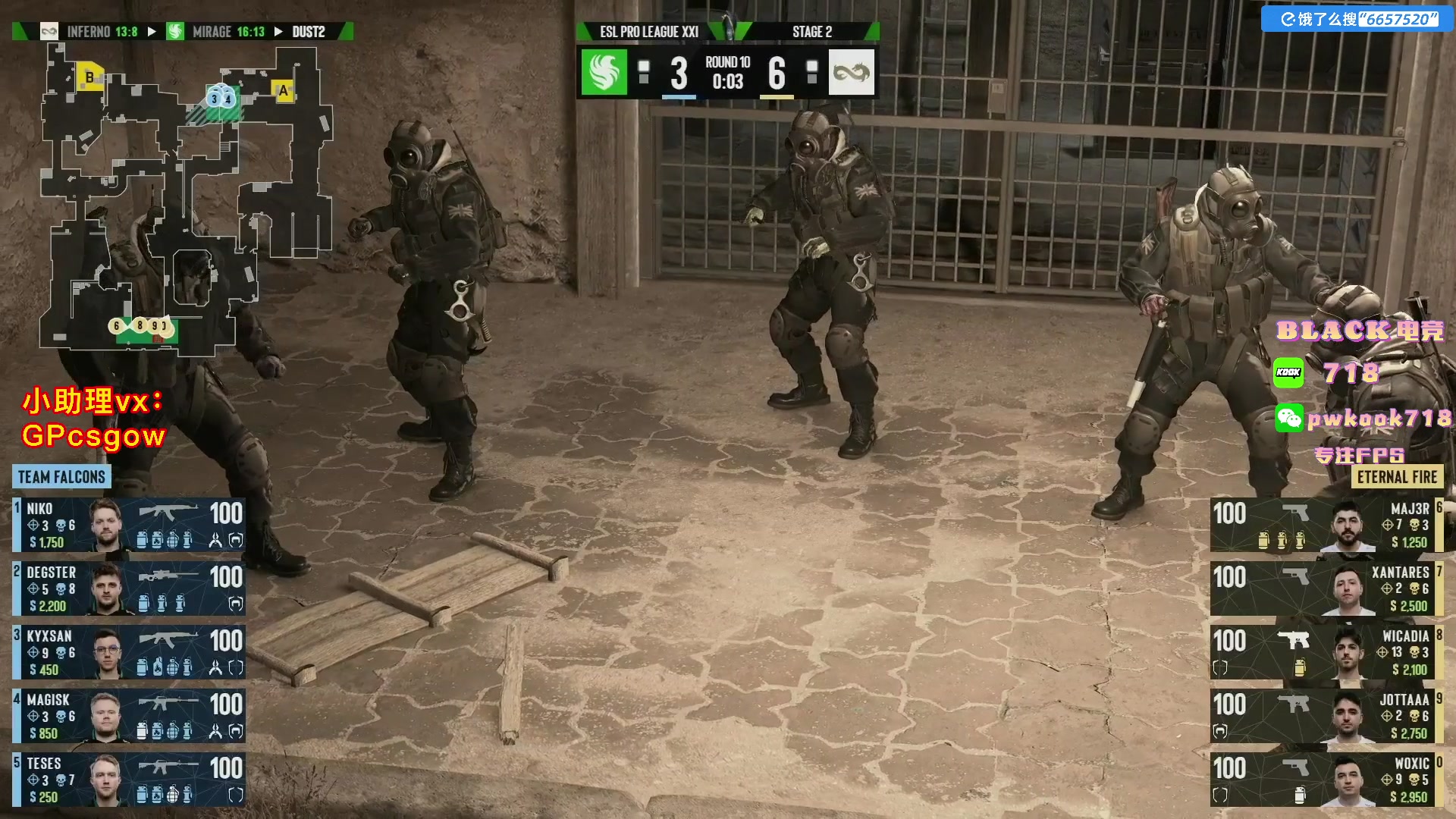Click the Dust2 minimap

point(186,197)
